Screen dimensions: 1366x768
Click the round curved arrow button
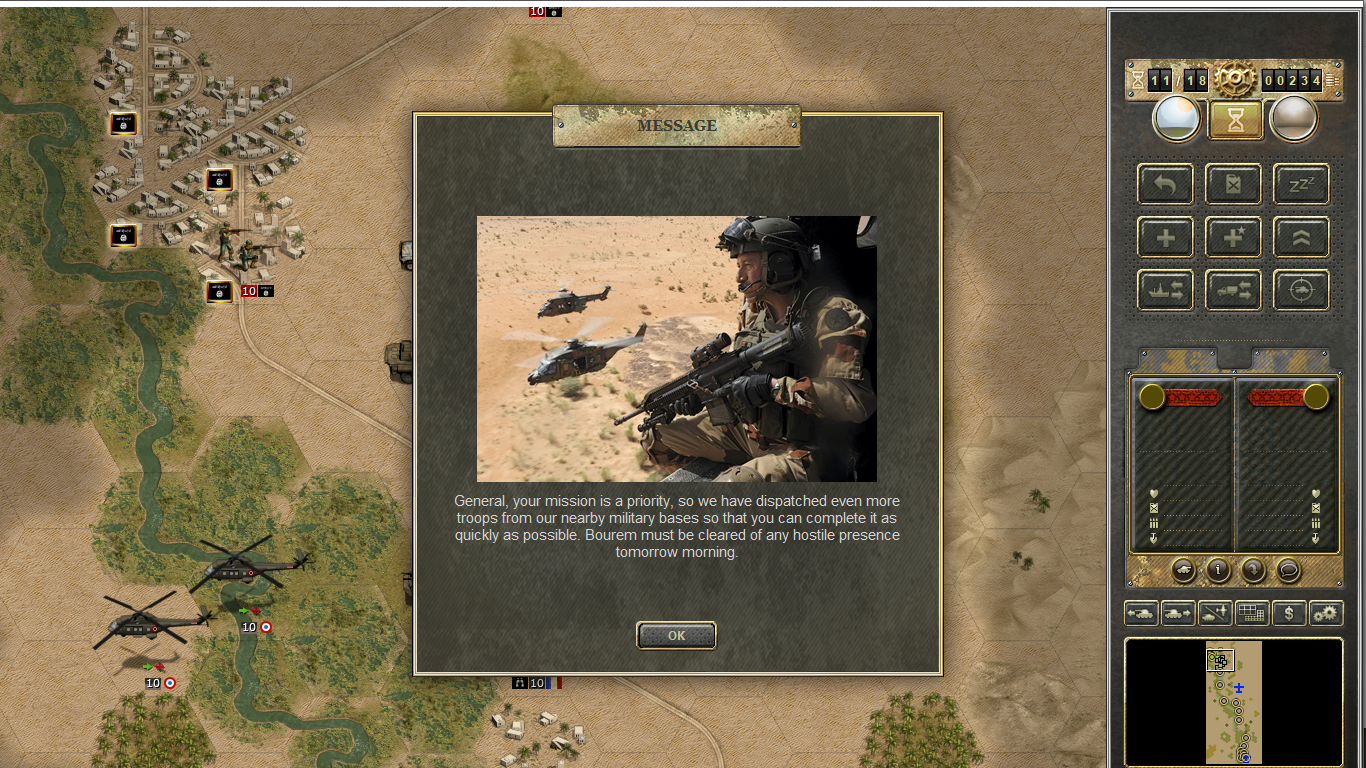click(x=1253, y=570)
